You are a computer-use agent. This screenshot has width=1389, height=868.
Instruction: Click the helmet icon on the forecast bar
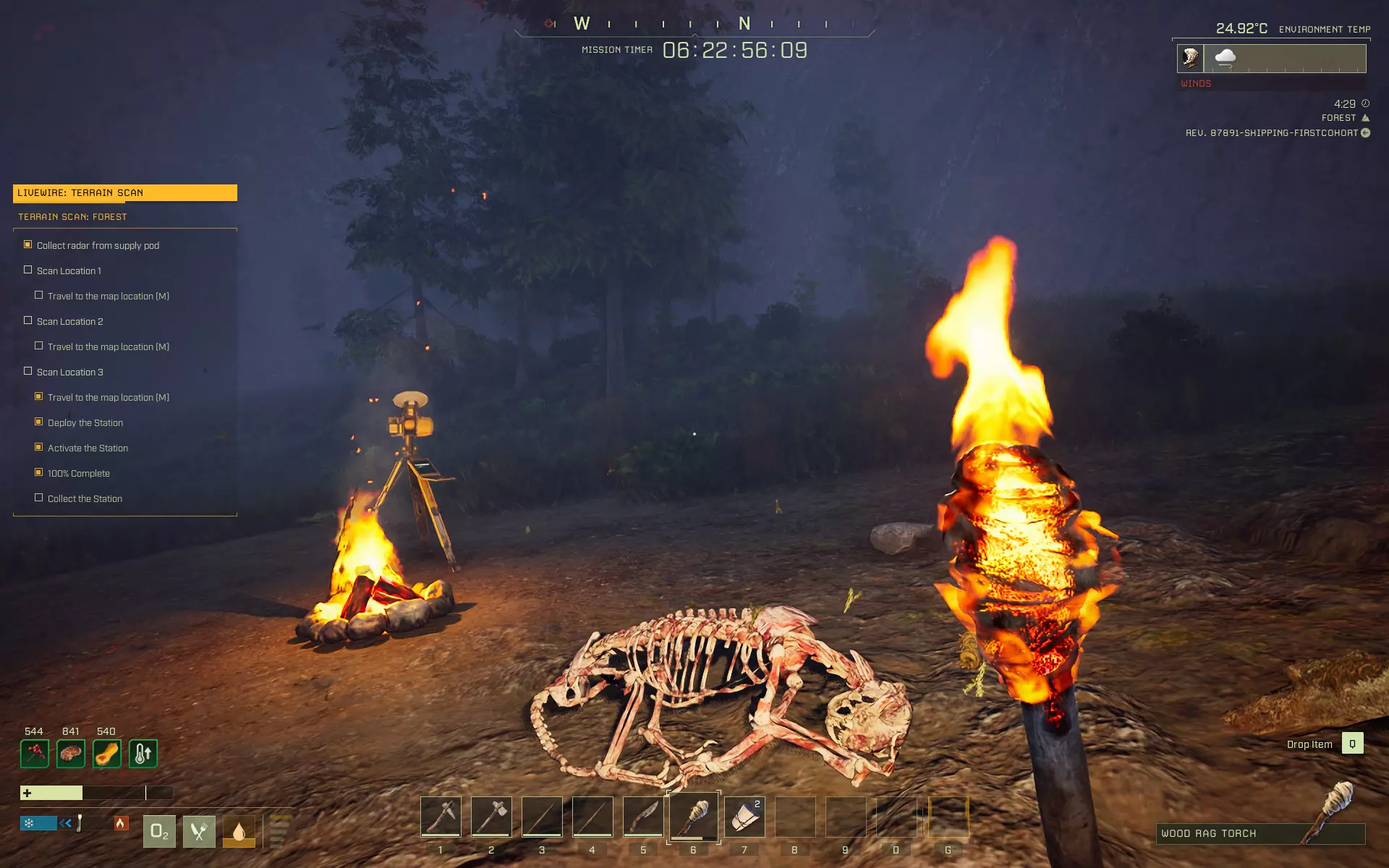[x=1191, y=58]
